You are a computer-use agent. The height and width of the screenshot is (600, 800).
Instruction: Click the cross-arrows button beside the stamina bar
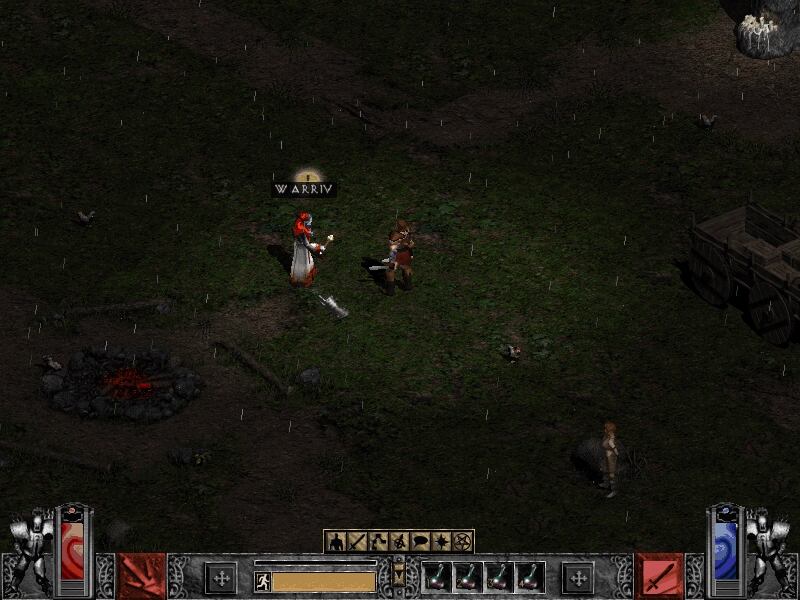pos(221,577)
